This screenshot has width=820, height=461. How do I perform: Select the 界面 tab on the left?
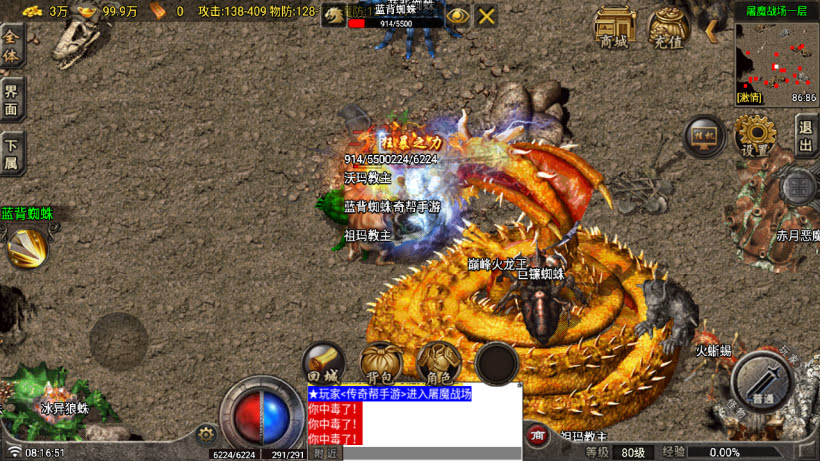(12, 100)
